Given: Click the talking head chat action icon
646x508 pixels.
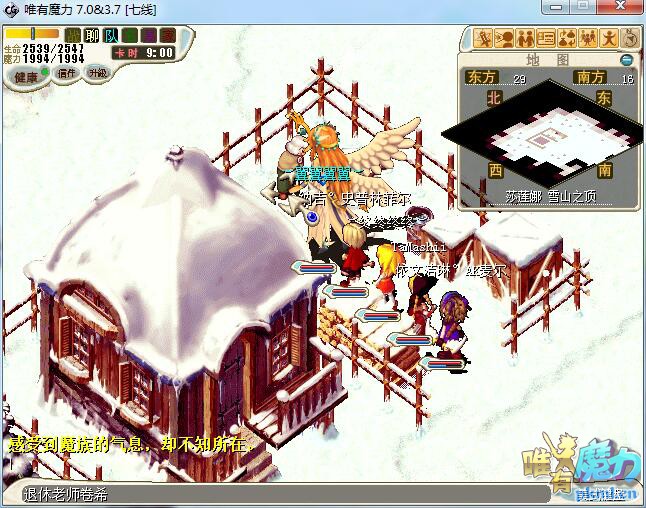Looking at the screenshot, I should (x=505, y=39).
